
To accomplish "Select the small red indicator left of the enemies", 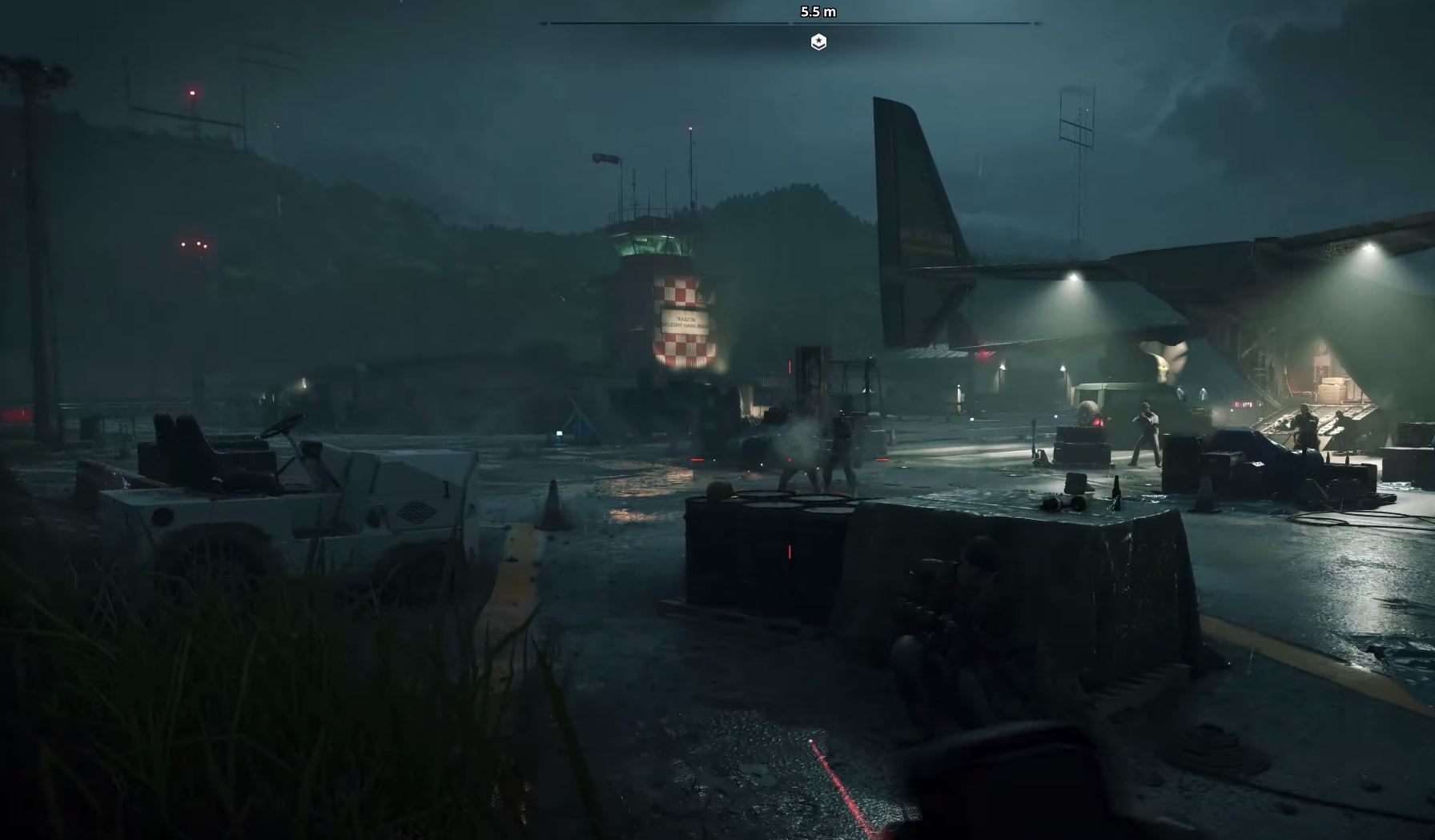I will pos(696,460).
